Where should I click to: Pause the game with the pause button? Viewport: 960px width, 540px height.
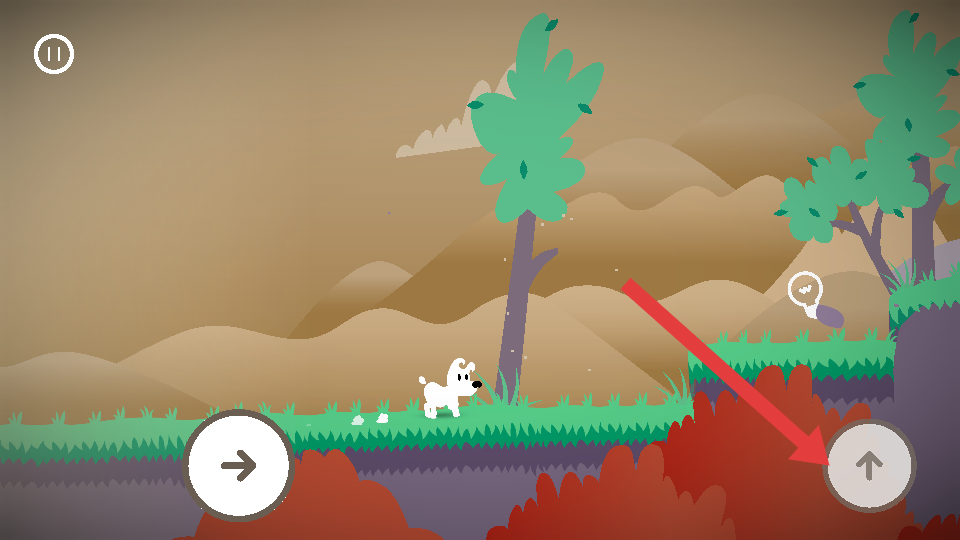click(54, 54)
